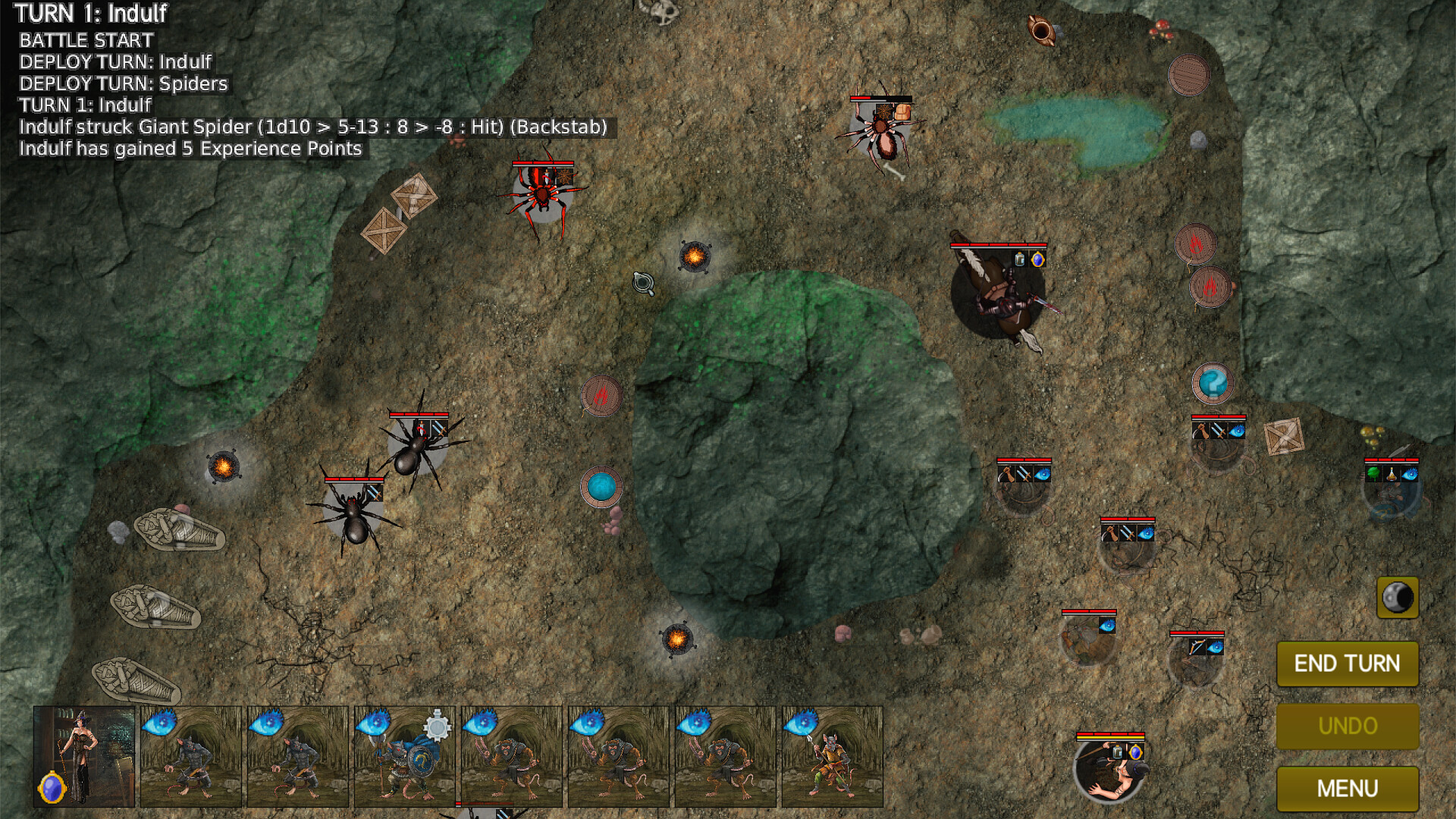Select the potion jar icon above the mounted rider
The width and height of the screenshot is (1456, 819).
pyautogui.click(x=1020, y=259)
